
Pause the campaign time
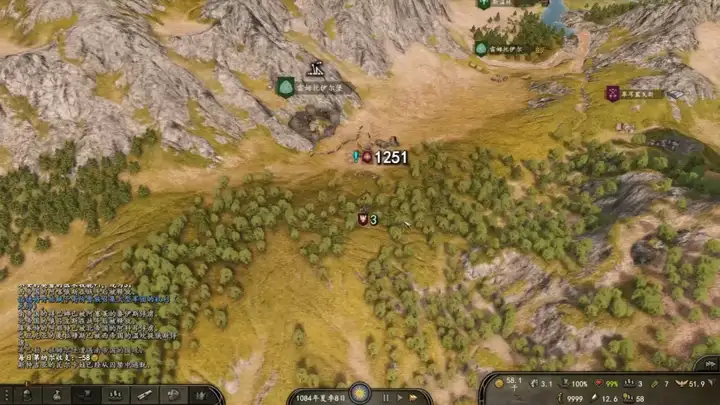(x=386, y=397)
